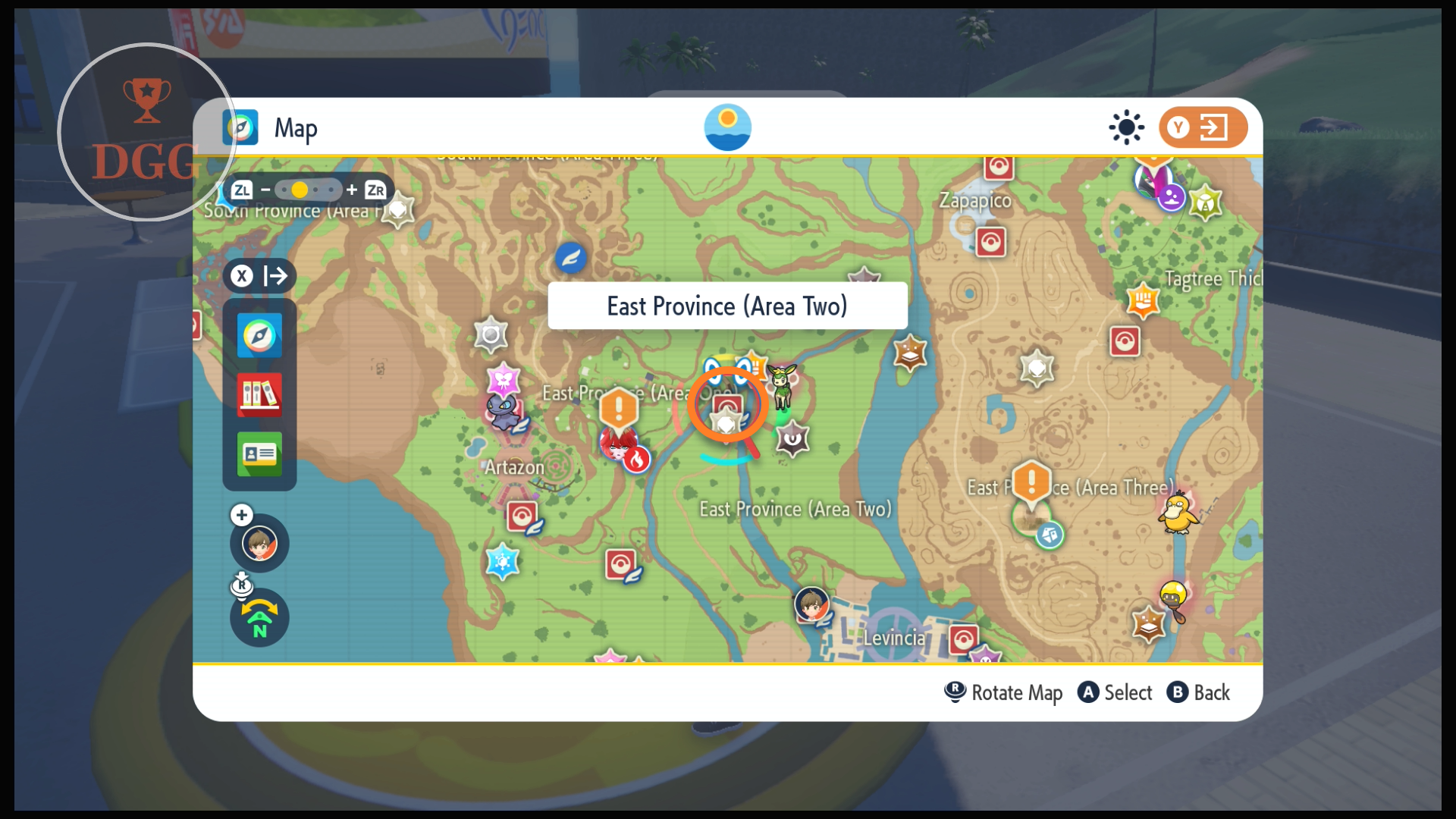Select the Levincia Pokémon Center marker
The width and height of the screenshot is (1456, 819).
[x=964, y=639]
